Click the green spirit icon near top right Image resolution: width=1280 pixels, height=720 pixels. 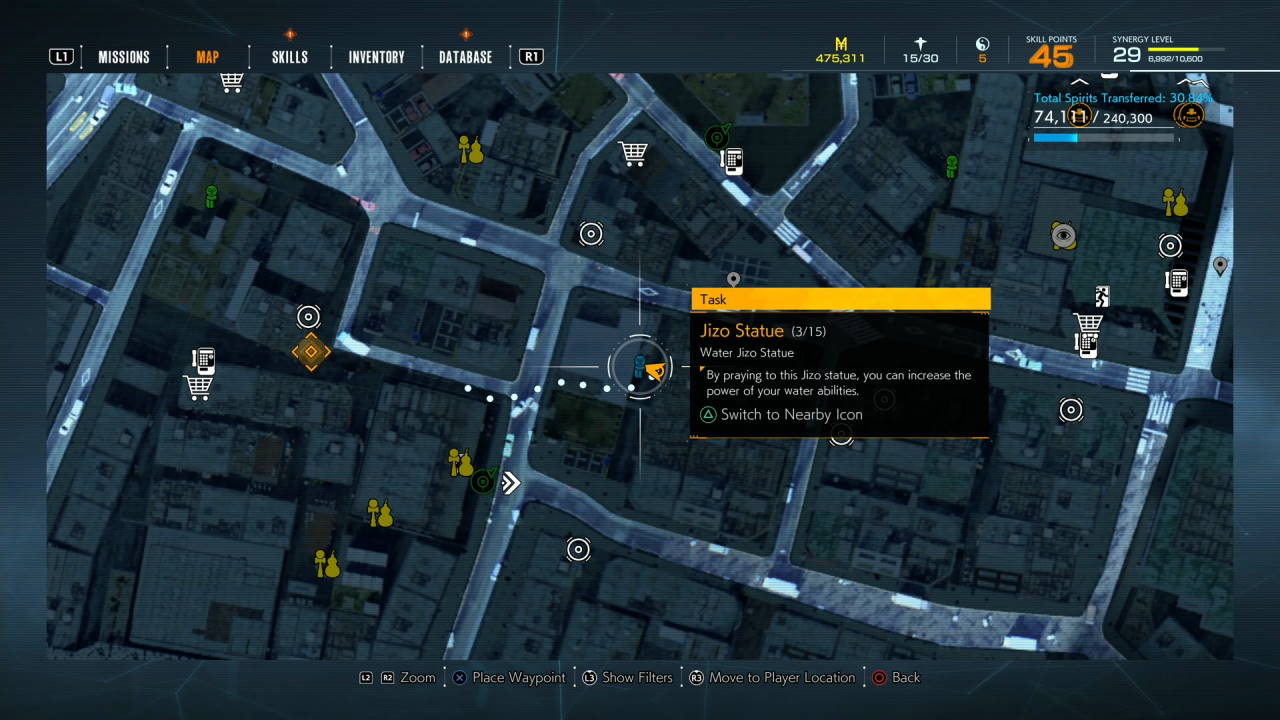point(950,167)
